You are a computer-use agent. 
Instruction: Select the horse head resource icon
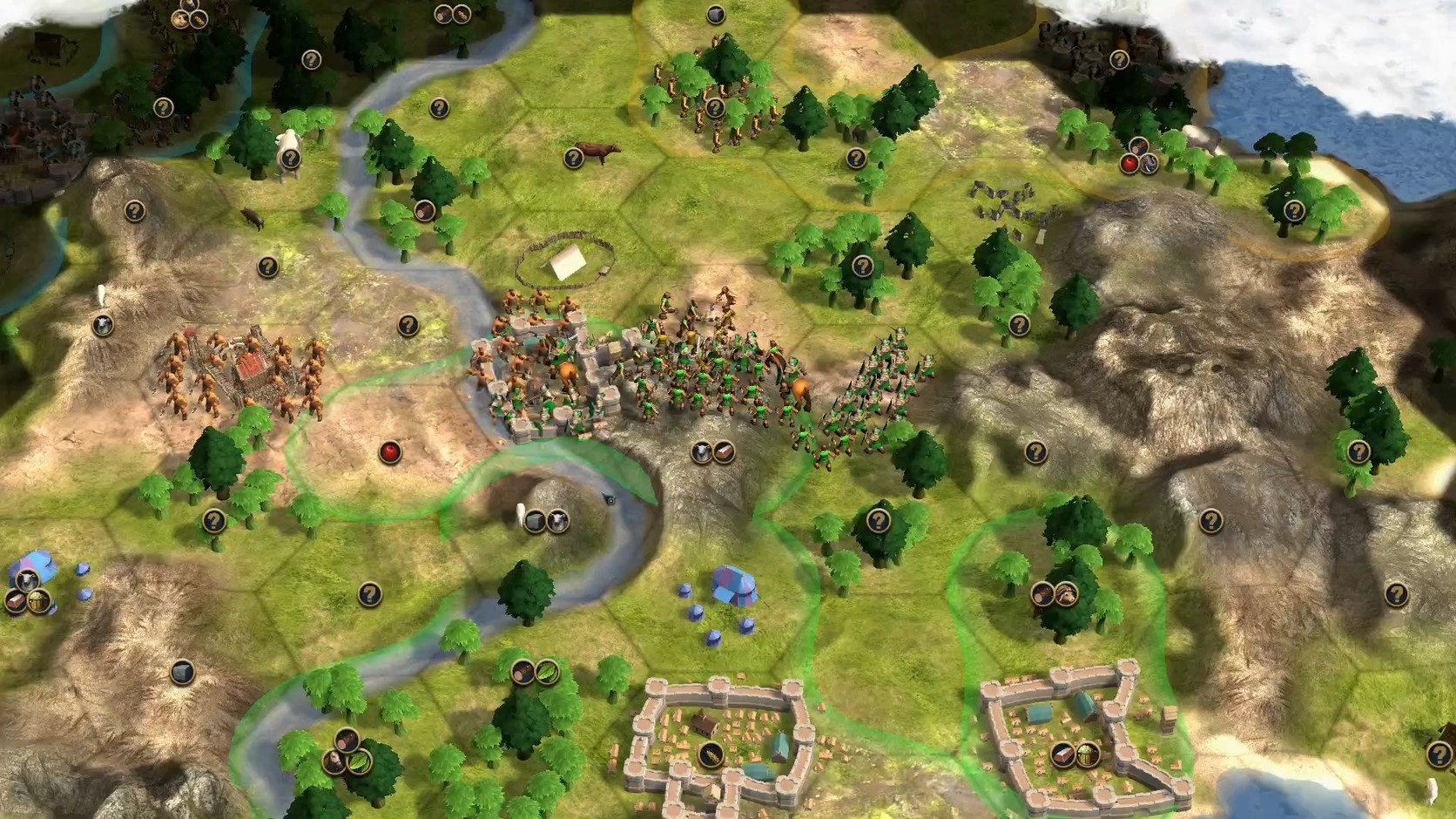(x=1068, y=594)
